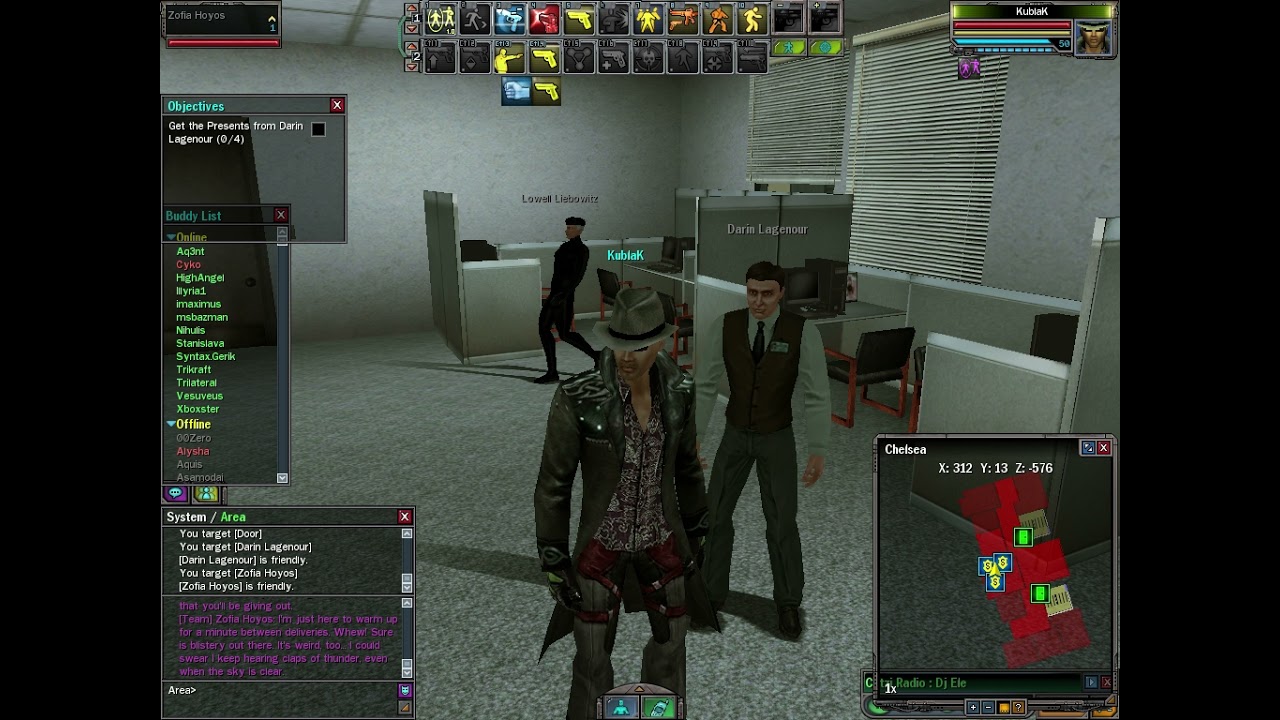This screenshot has height=720, width=1280.
Task: Close the System / Area chat window
Action: pyautogui.click(x=405, y=517)
